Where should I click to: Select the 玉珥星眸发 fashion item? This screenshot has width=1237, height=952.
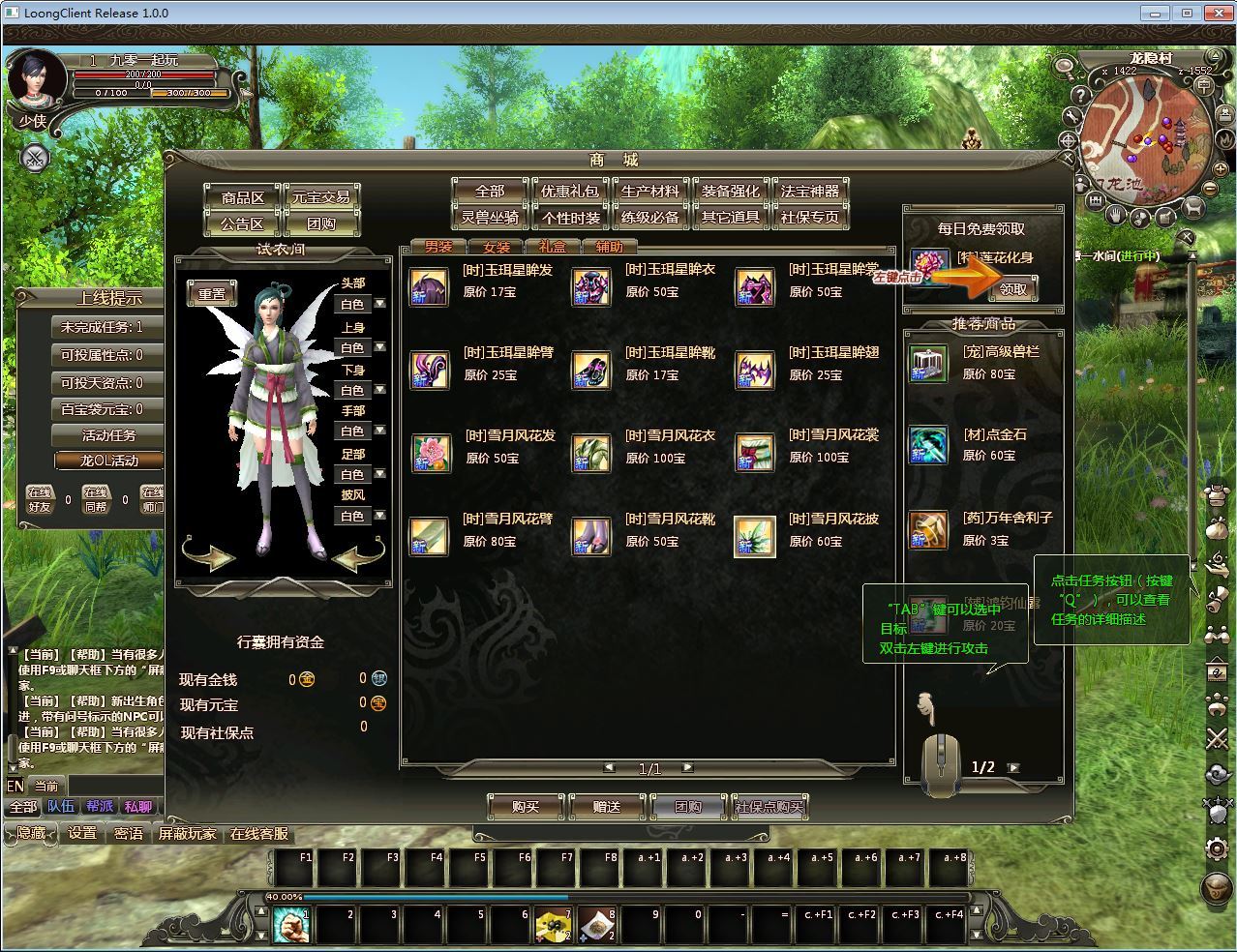pos(429,287)
